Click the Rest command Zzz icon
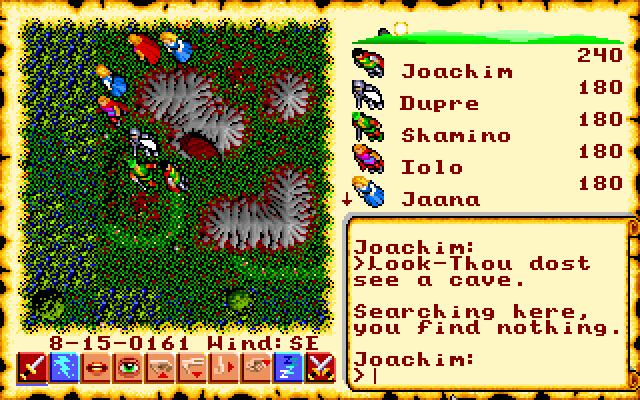Screen dimensions: 640x400 (288, 370)
